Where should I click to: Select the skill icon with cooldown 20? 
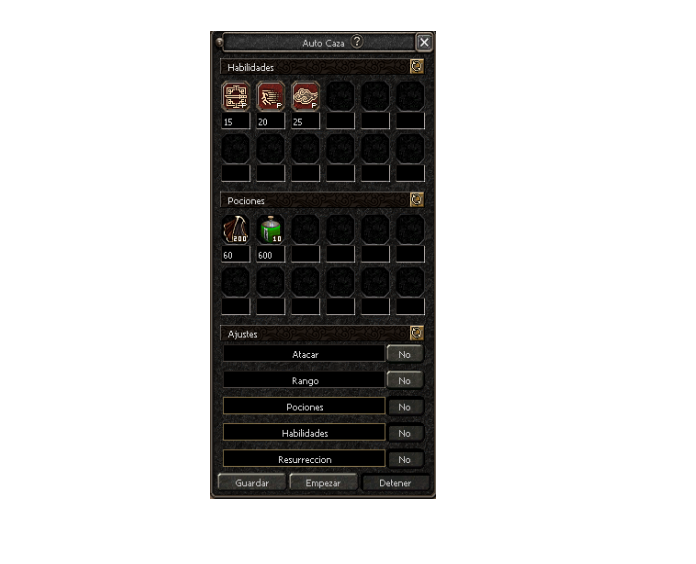pos(271,96)
